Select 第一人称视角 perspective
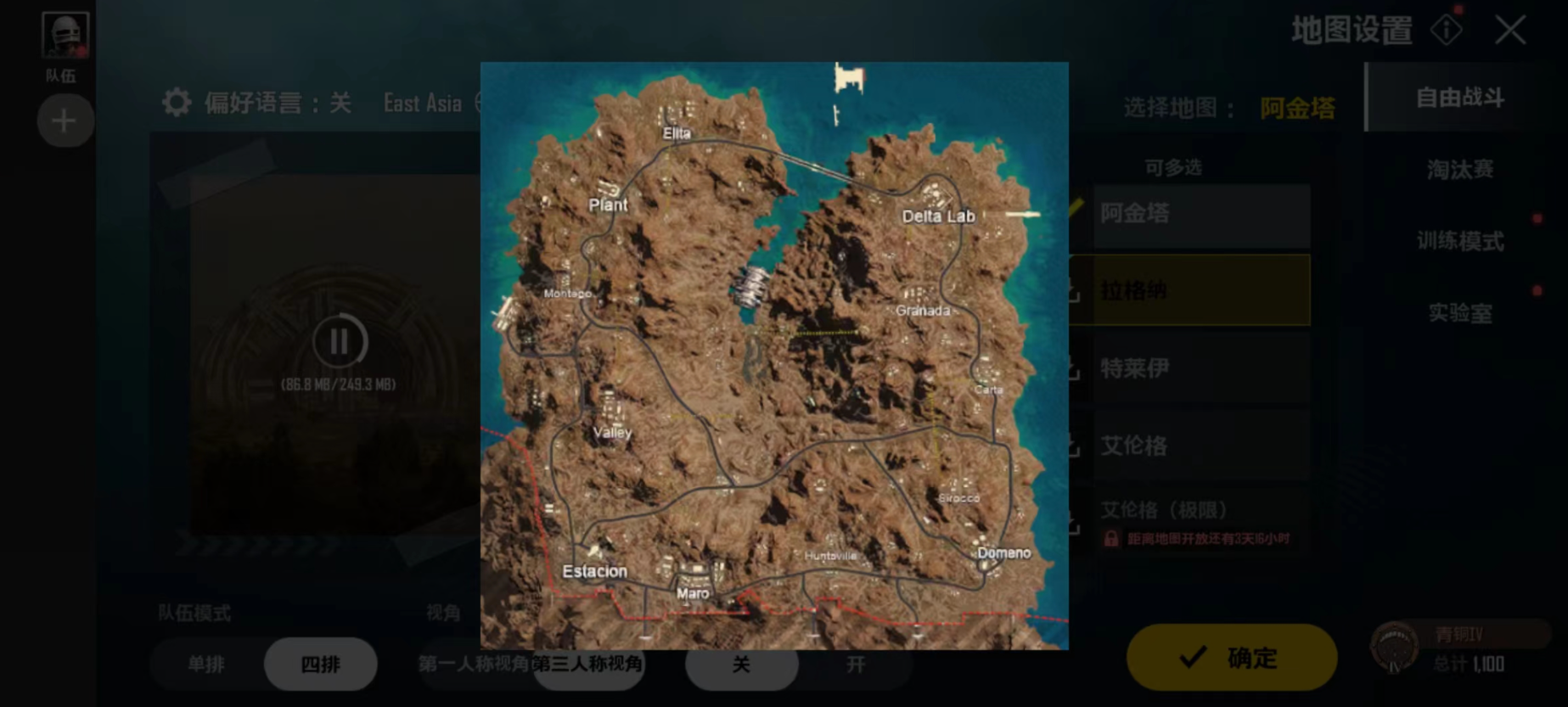The height and width of the screenshot is (707, 1568). 472,664
